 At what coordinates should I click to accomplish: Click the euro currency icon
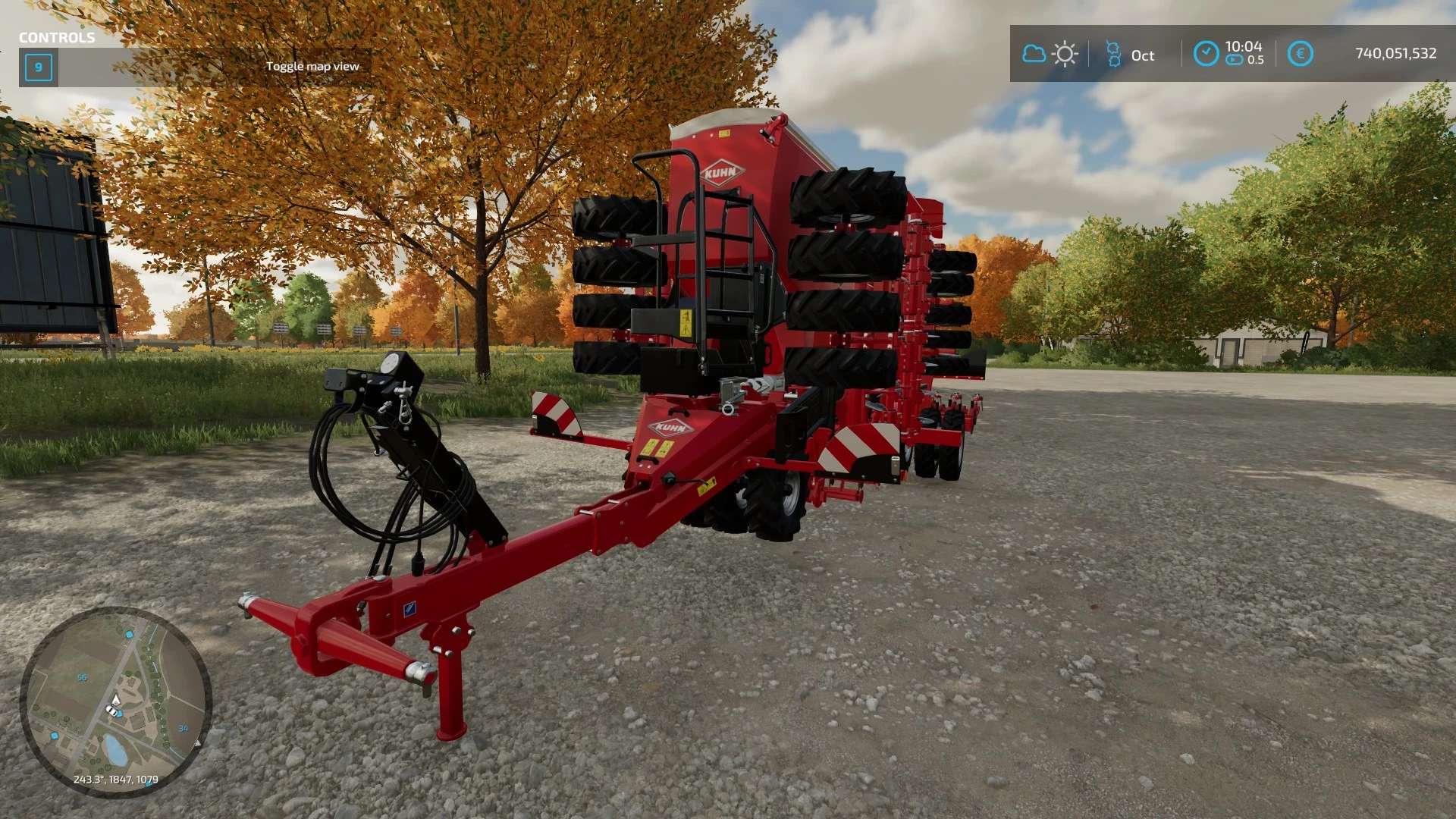pyautogui.click(x=1300, y=54)
